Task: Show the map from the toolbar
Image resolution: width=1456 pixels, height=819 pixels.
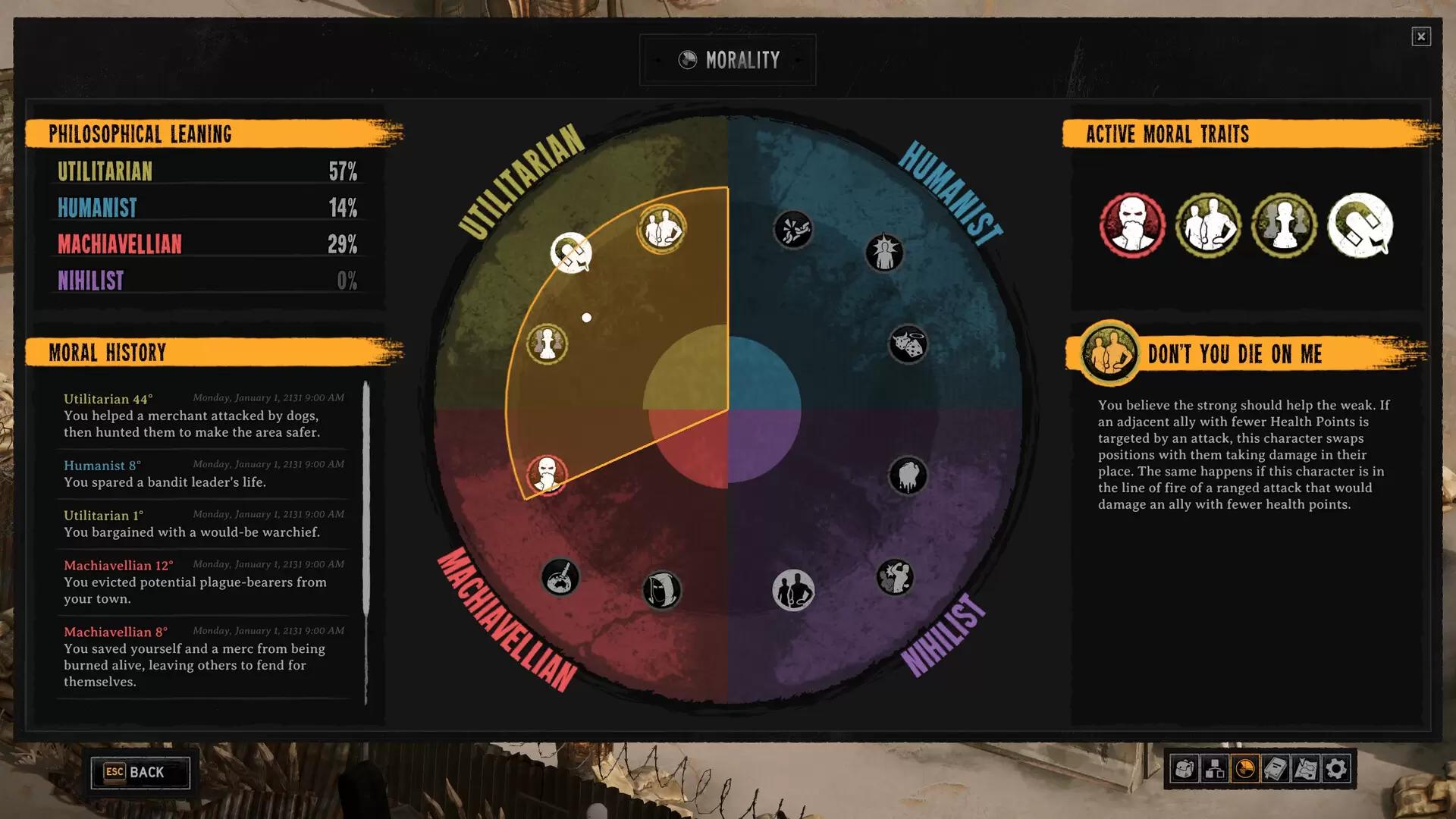Action: pos(1306,769)
